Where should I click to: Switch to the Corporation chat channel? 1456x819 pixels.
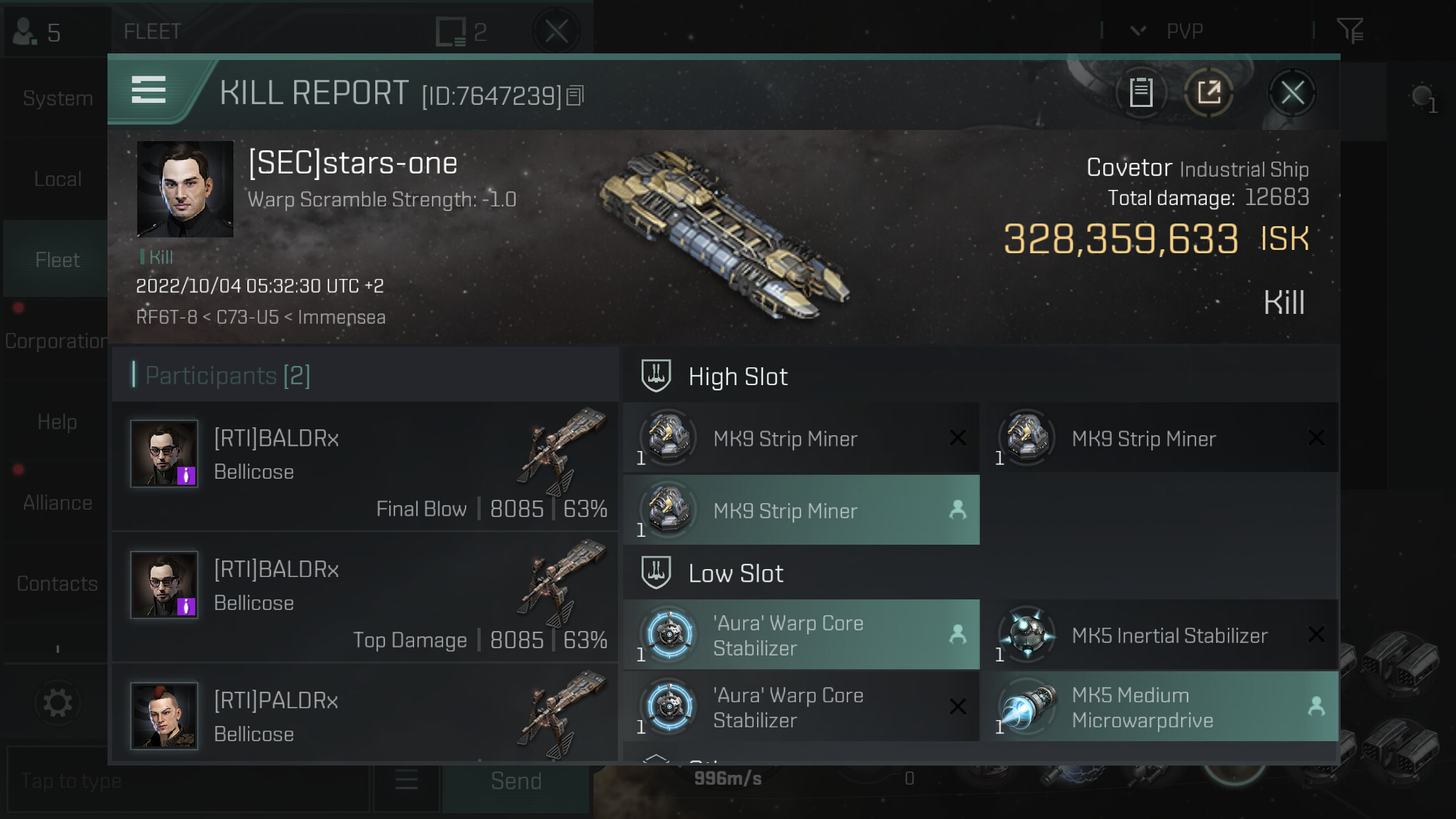56,342
